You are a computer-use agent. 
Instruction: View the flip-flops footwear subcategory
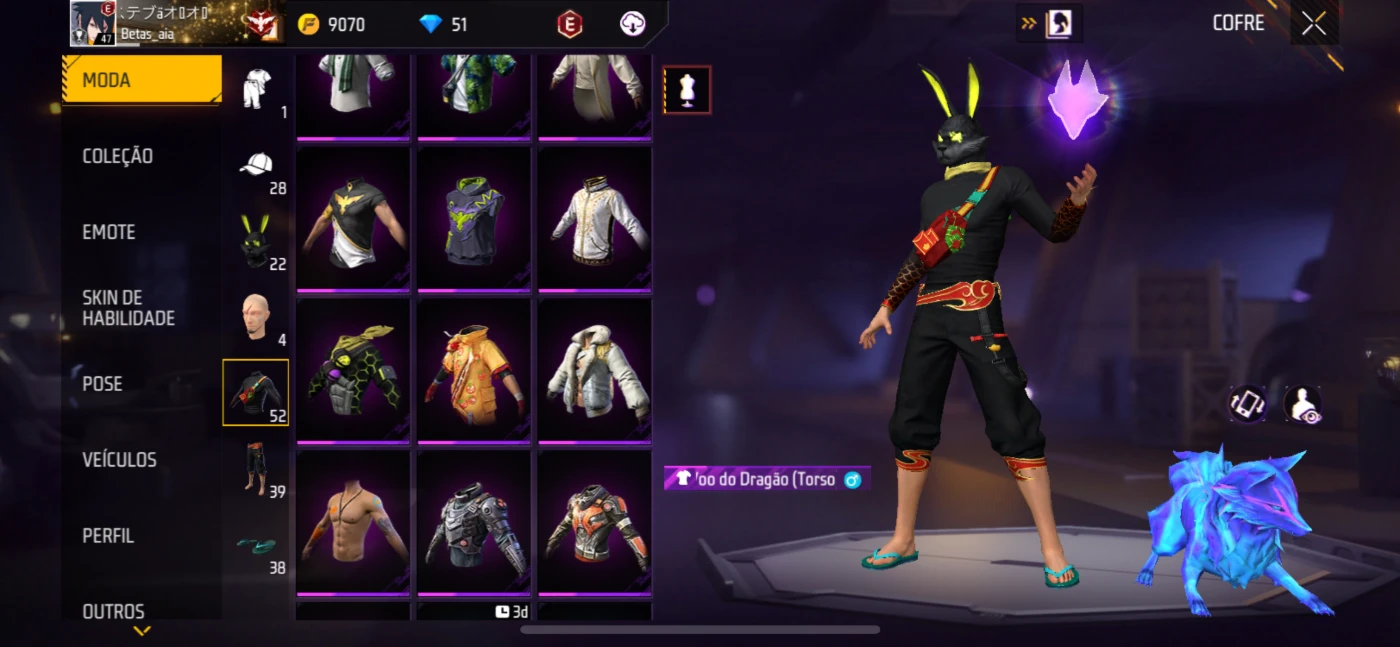click(256, 545)
